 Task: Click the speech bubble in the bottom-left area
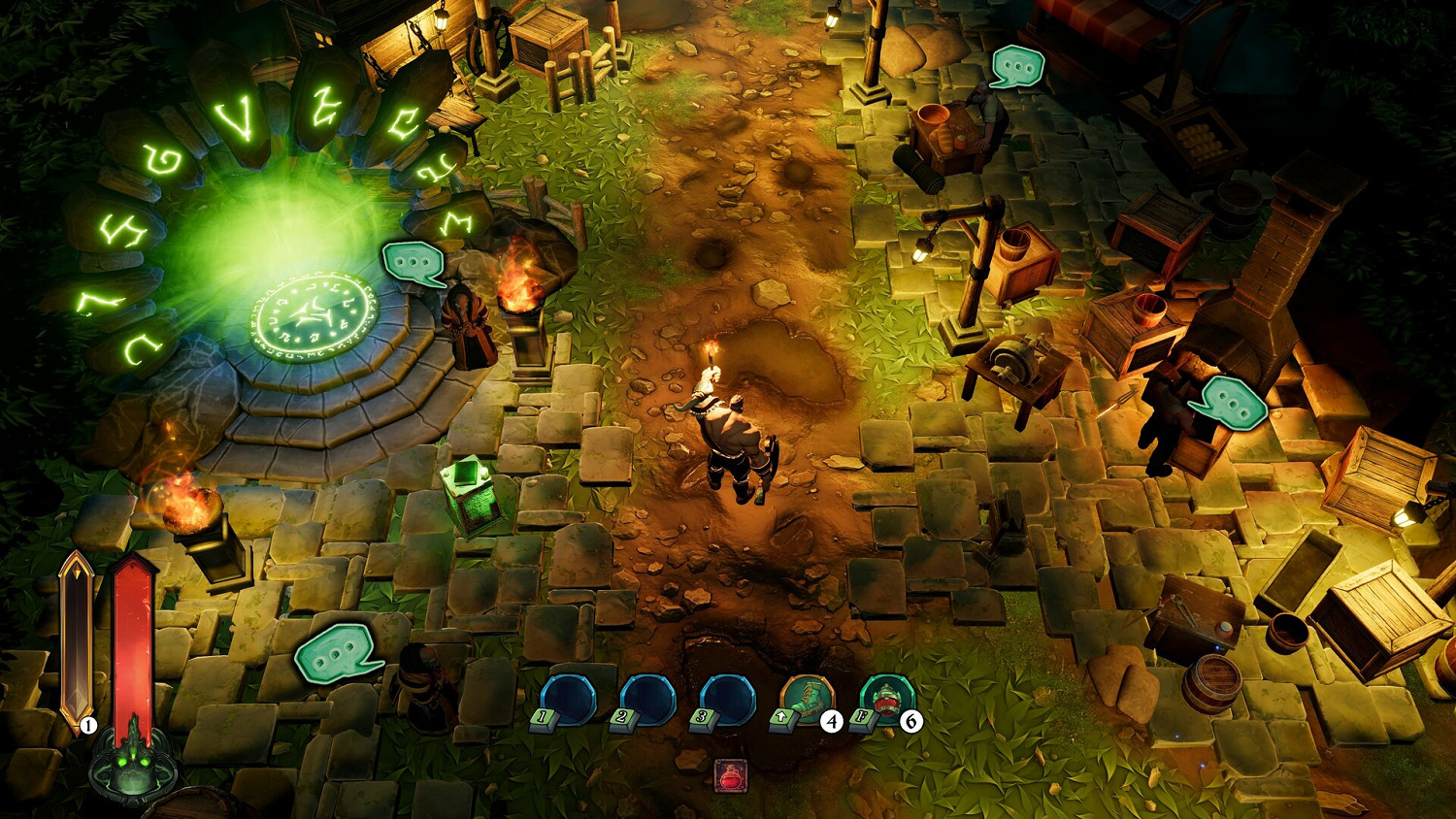(335, 653)
